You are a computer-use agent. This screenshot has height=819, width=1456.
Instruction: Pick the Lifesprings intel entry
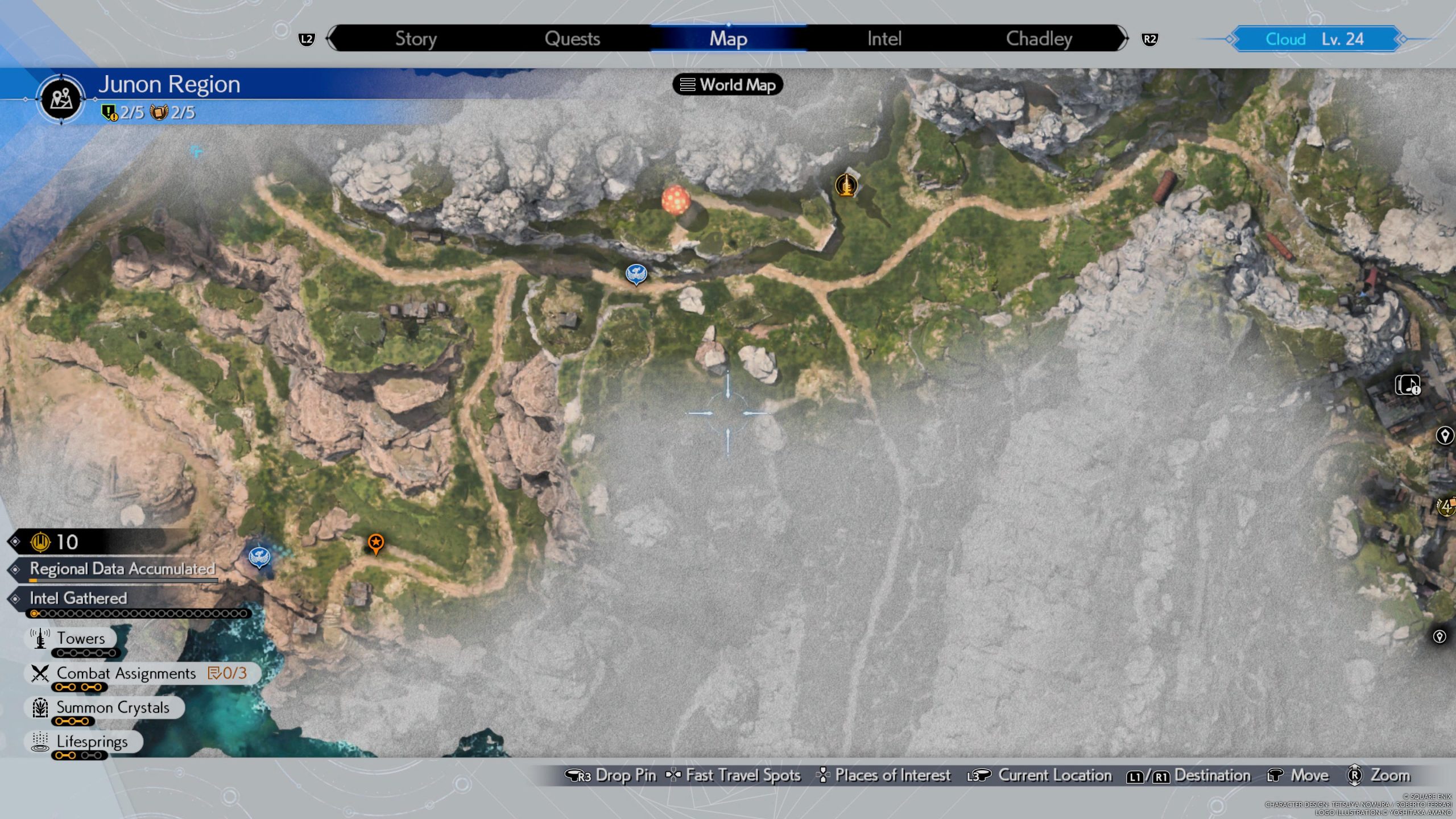92,742
